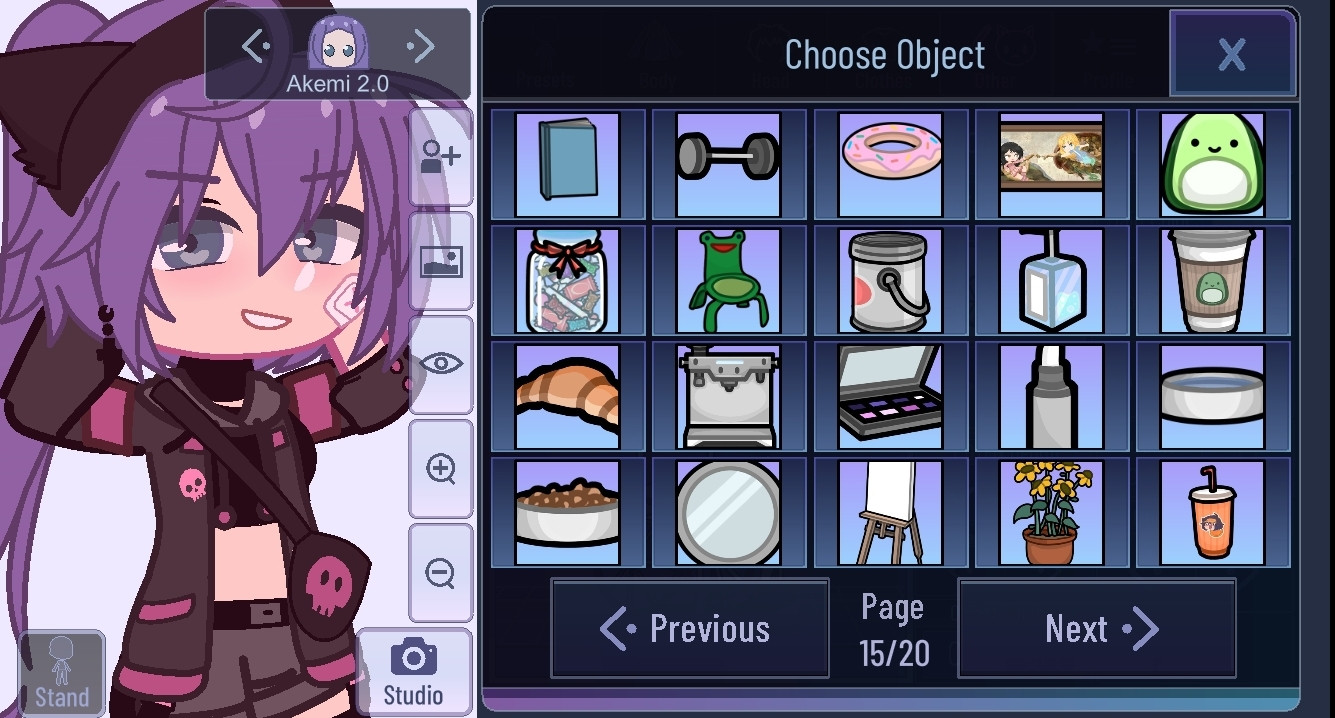
Task: Select the green frog chair
Action: (728, 281)
